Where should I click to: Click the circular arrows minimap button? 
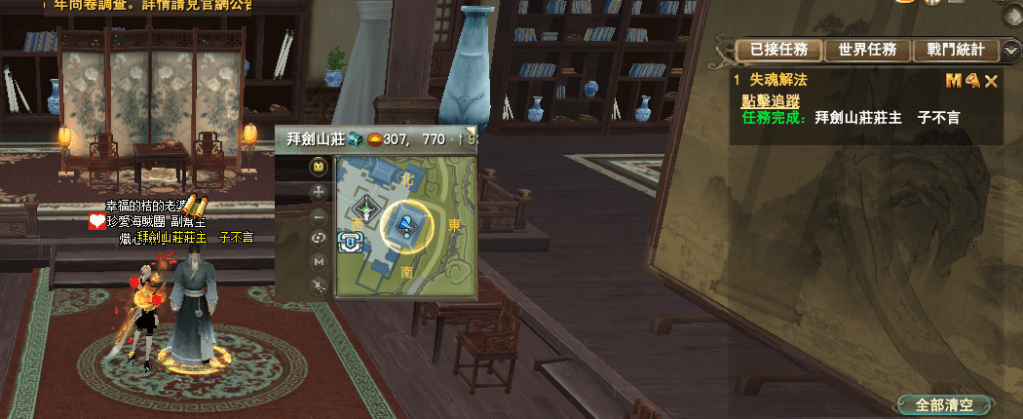coord(319,238)
